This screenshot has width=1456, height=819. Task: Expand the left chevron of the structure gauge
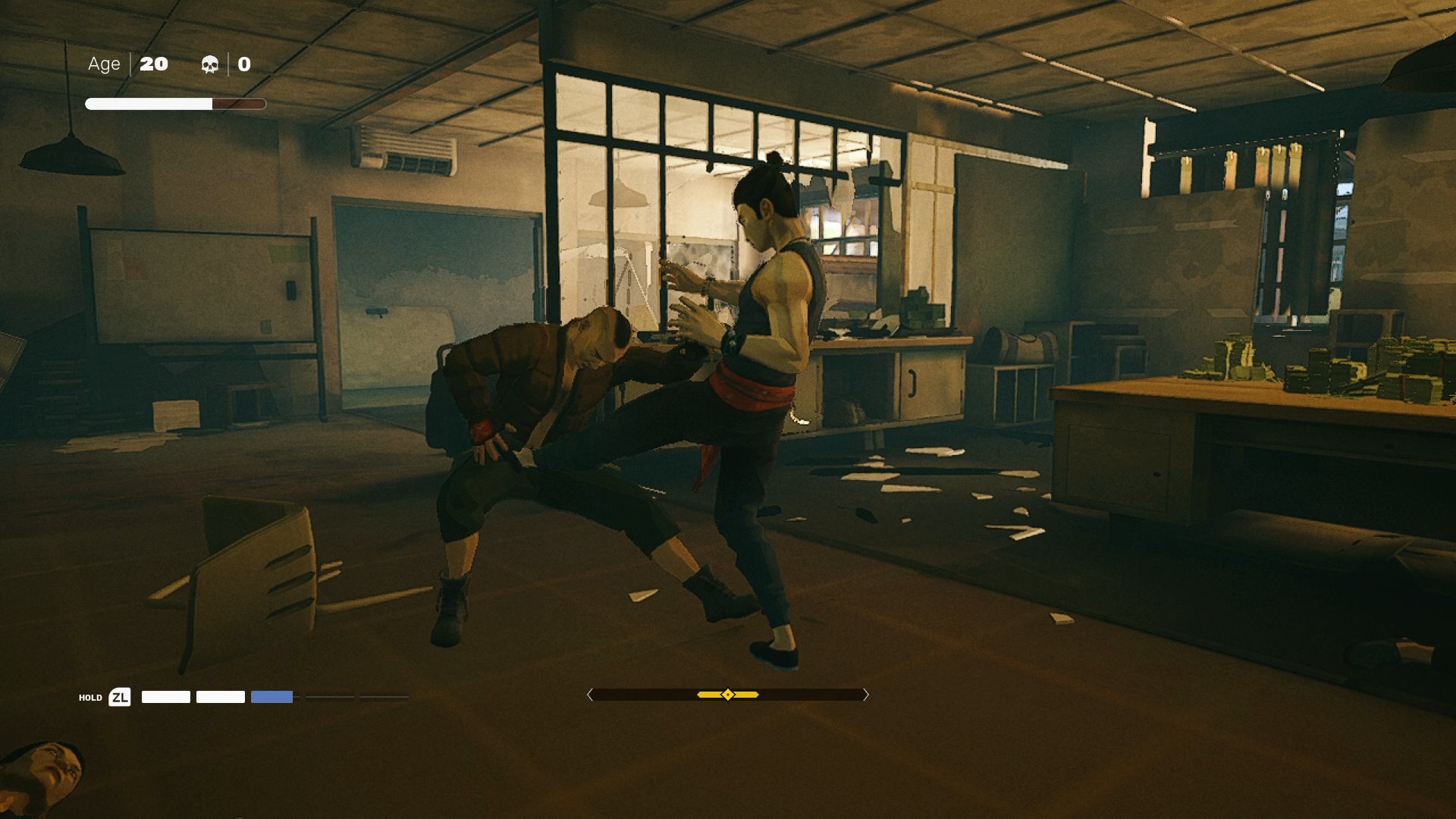tap(590, 693)
